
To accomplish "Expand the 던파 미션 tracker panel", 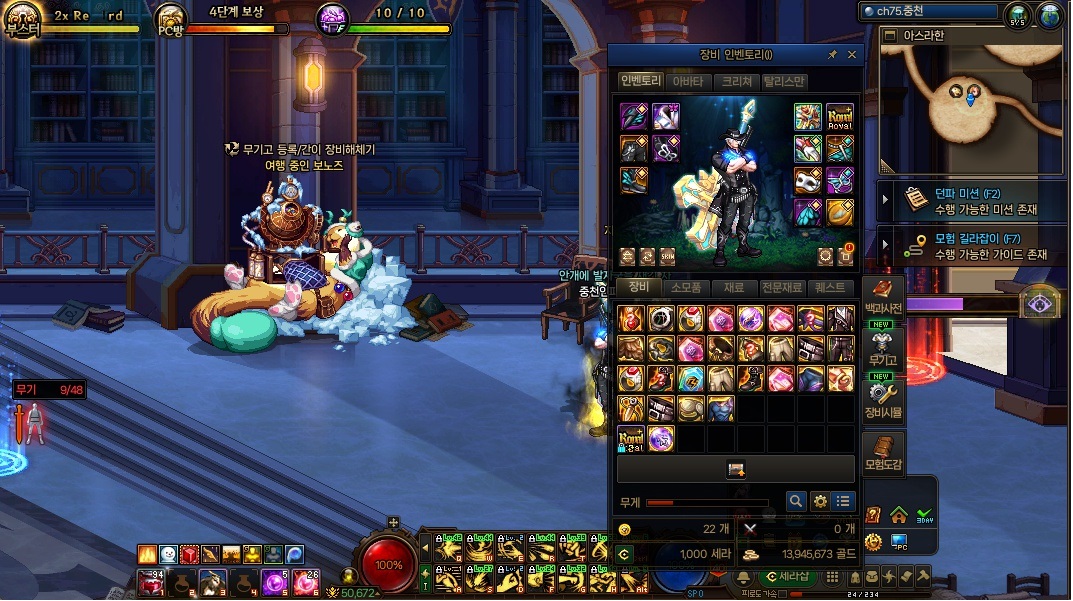I will point(886,200).
